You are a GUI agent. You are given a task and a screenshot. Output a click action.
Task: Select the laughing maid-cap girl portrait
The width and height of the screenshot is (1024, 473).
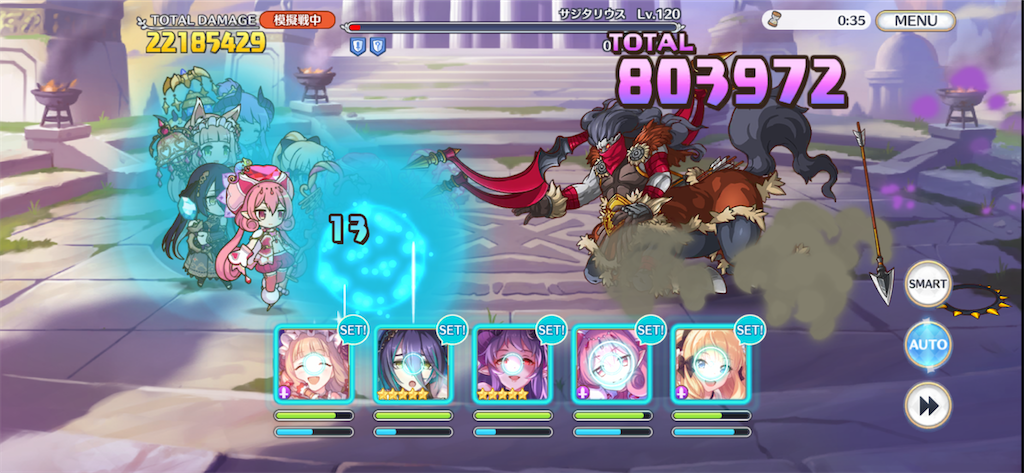coord(313,364)
